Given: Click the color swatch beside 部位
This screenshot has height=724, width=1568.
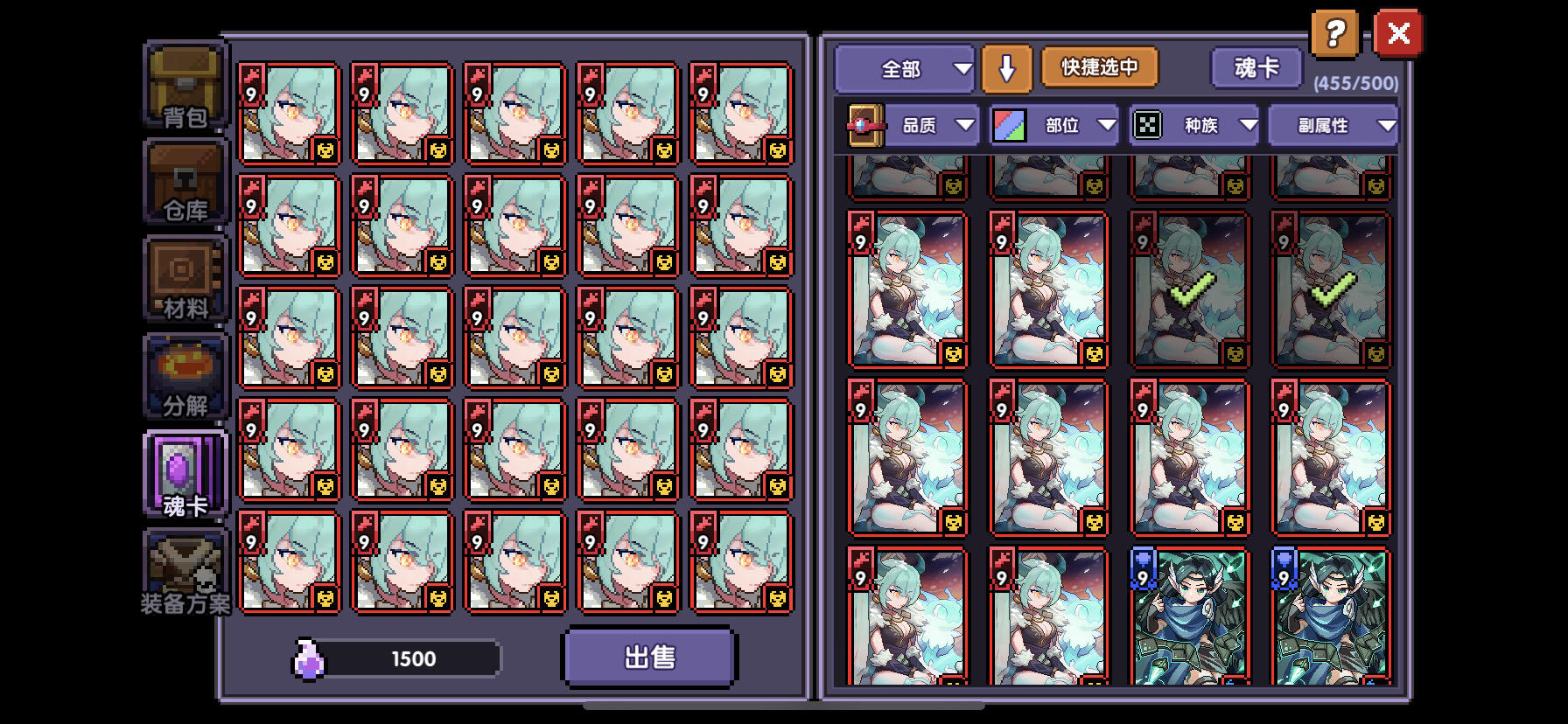Looking at the screenshot, I should point(1008,123).
